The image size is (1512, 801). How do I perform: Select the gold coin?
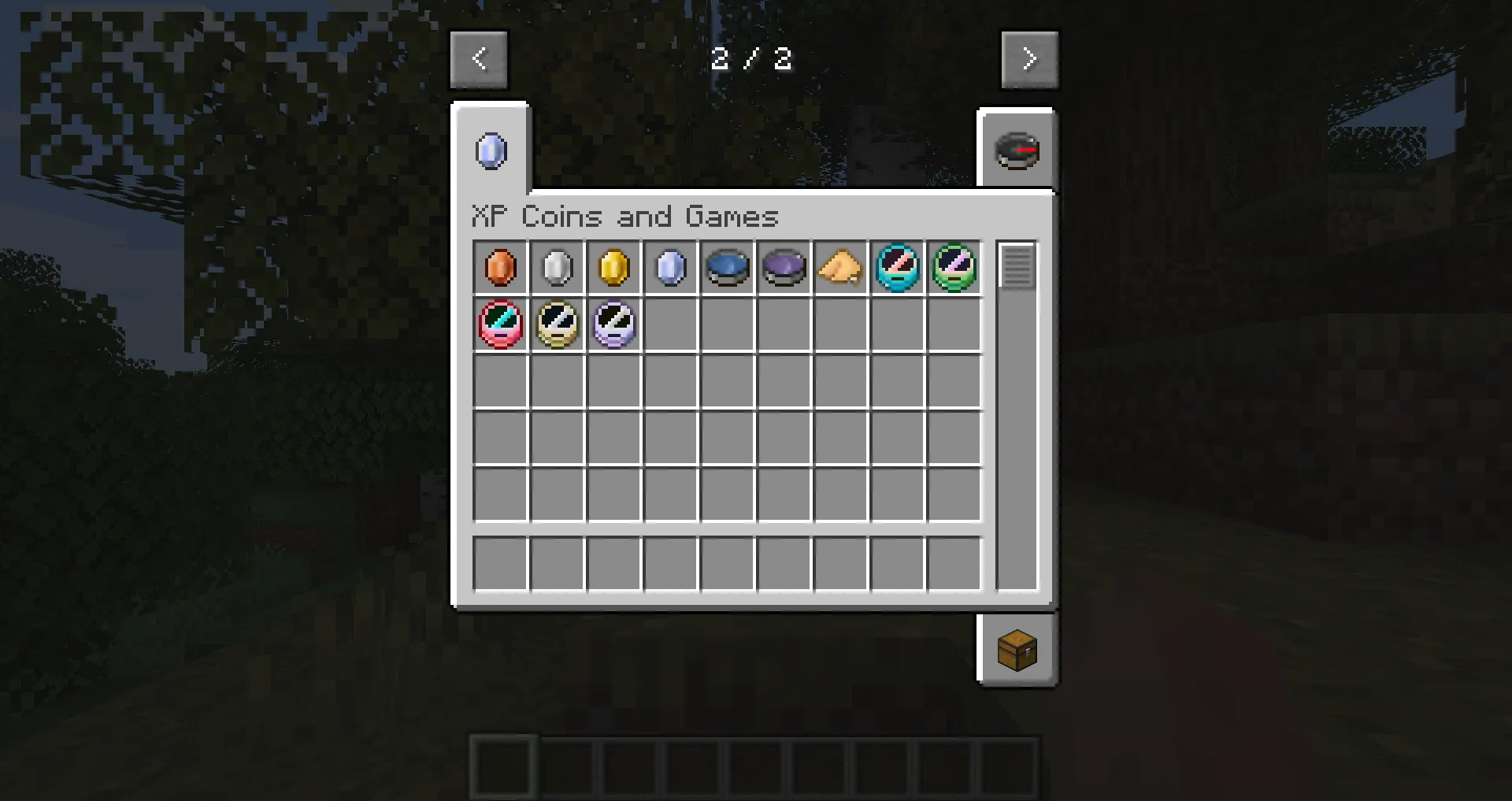point(614,268)
